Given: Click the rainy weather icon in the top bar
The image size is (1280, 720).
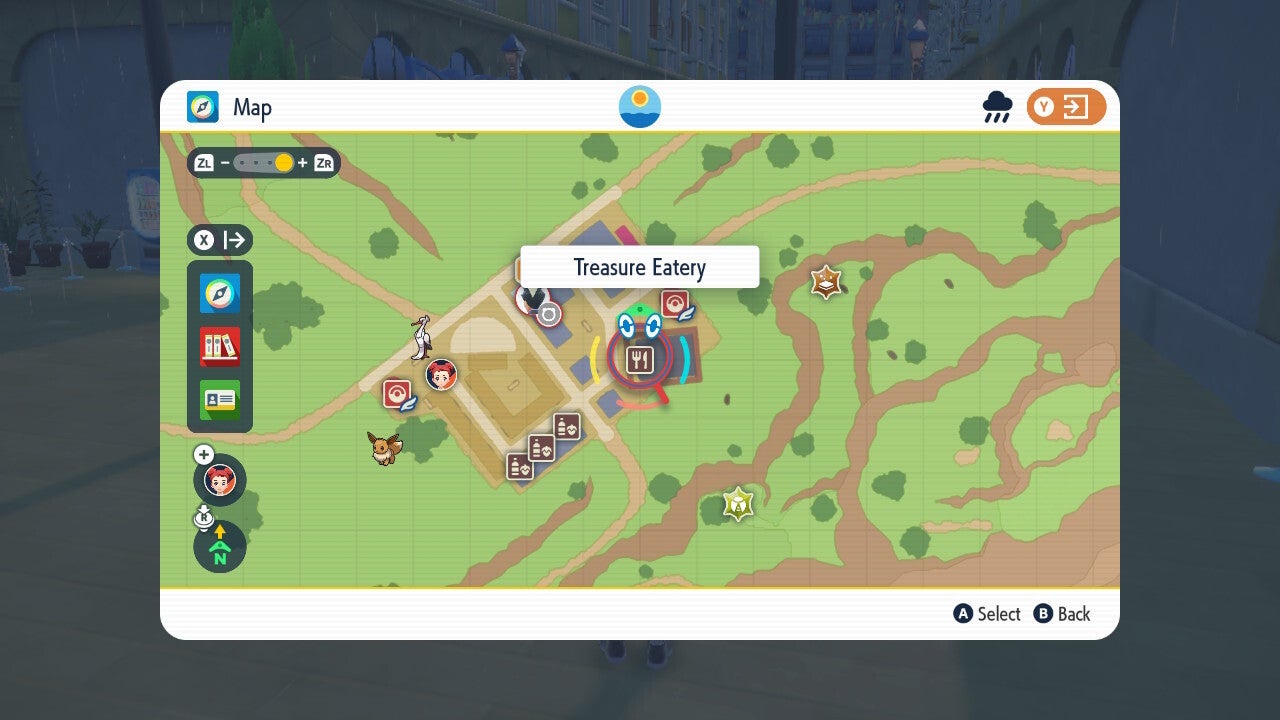Looking at the screenshot, I should 996,106.
